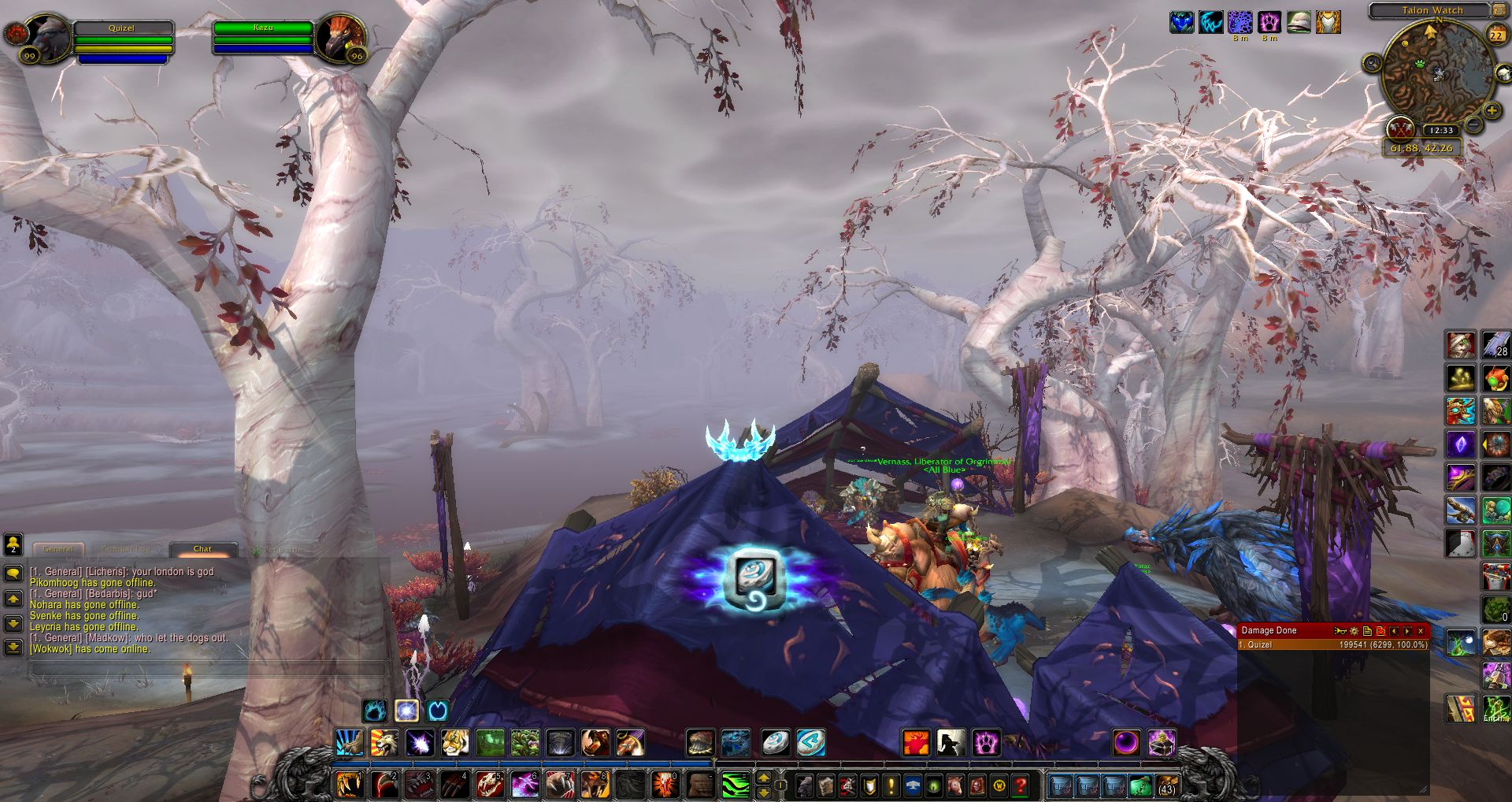The height and width of the screenshot is (802, 1512).
Task: Click Recount's right arrow for next report
Action: coord(1408,631)
